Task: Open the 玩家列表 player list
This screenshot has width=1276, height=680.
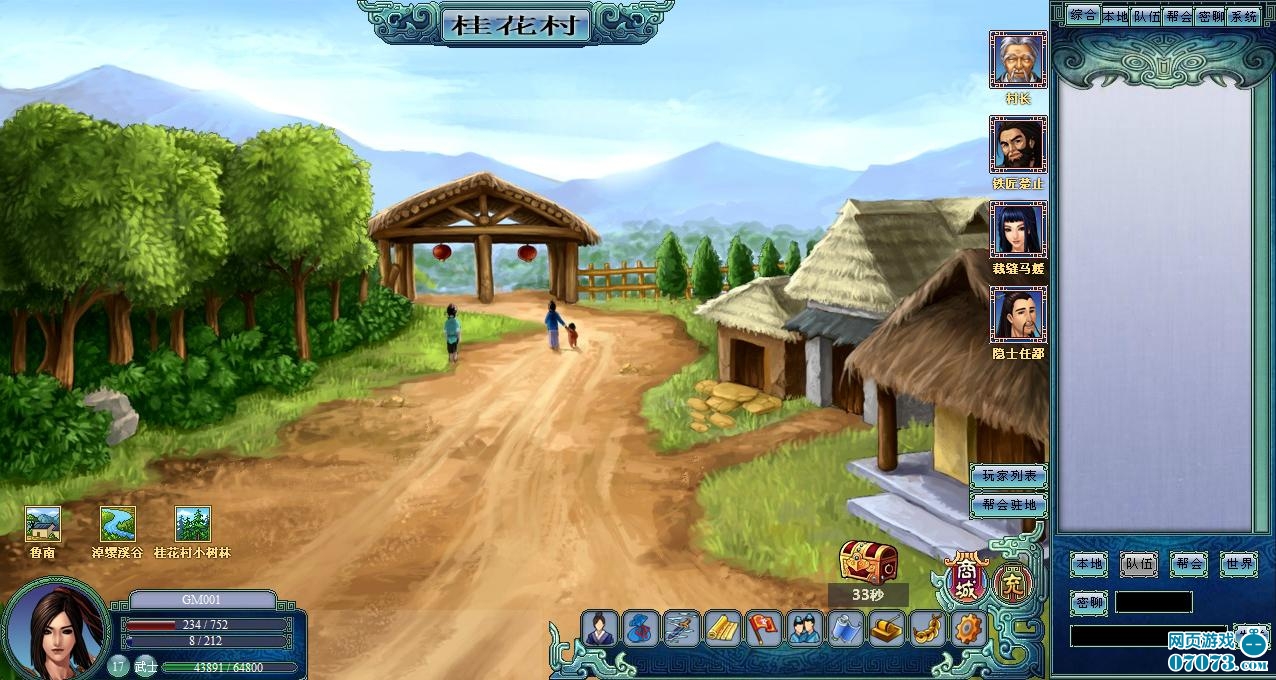Action: (x=1007, y=476)
